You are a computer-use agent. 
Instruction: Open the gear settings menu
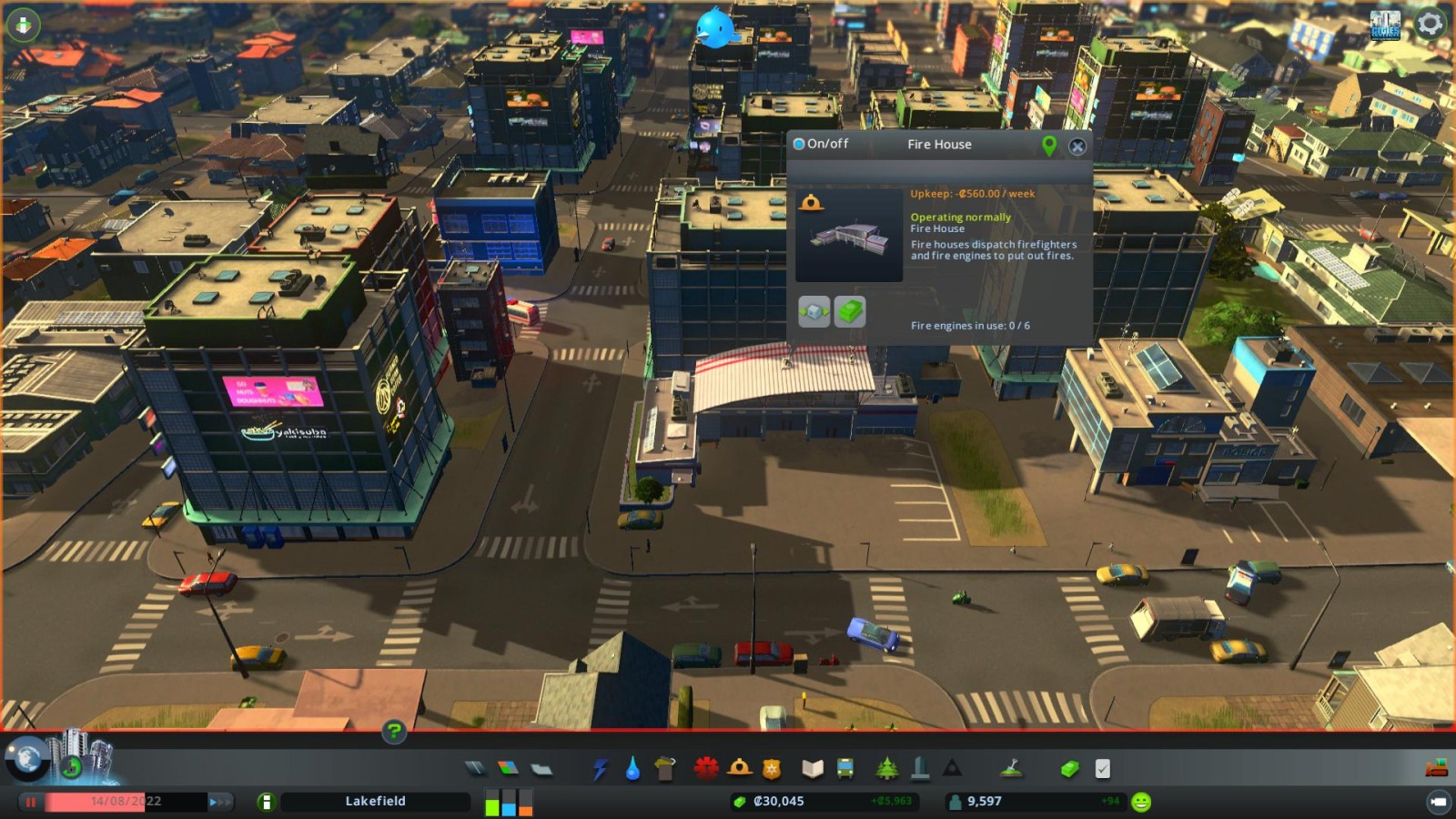[x=1430, y=24]
